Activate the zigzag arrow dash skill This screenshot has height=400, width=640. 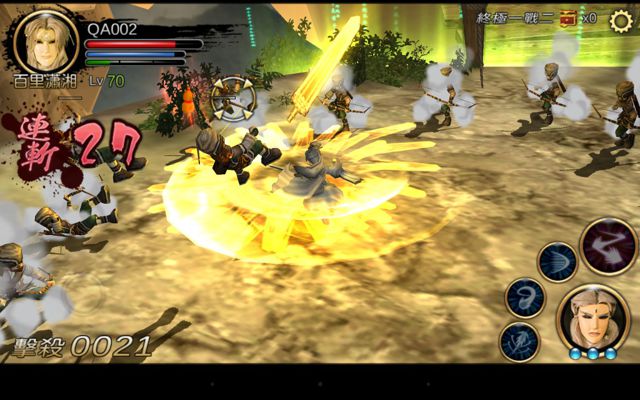[608, 246]
